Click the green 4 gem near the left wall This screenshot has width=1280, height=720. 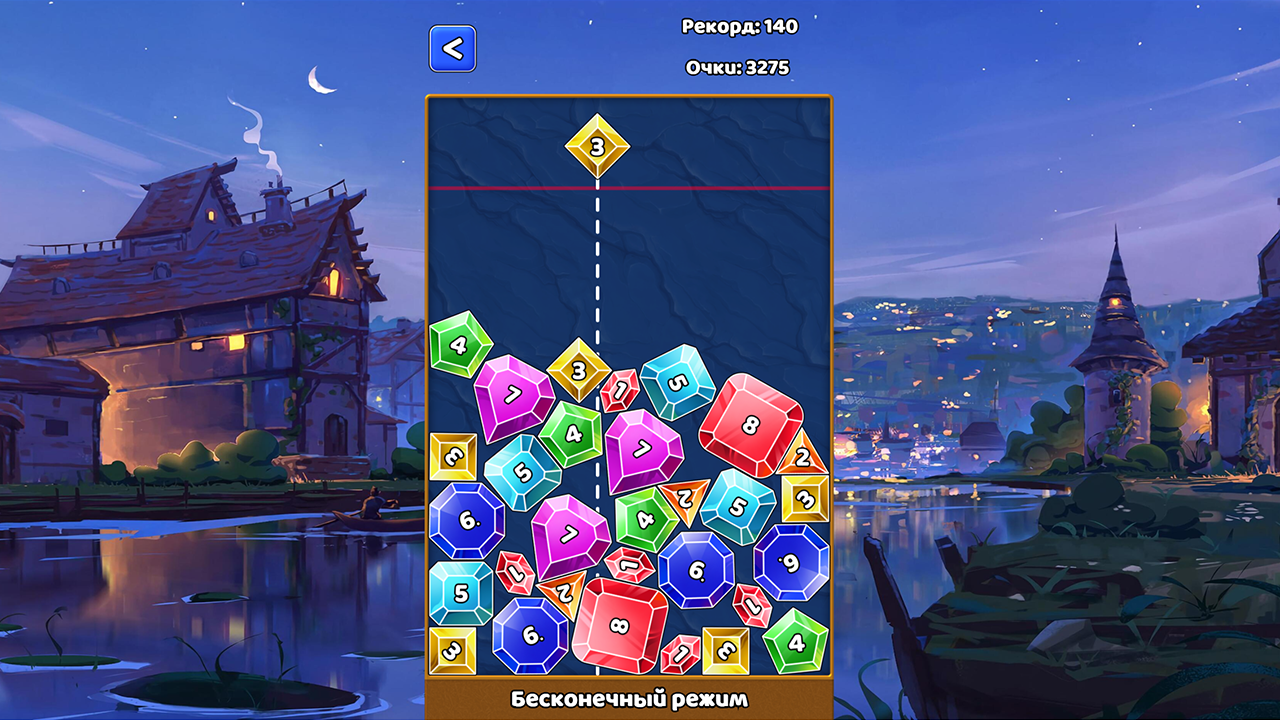456,344
